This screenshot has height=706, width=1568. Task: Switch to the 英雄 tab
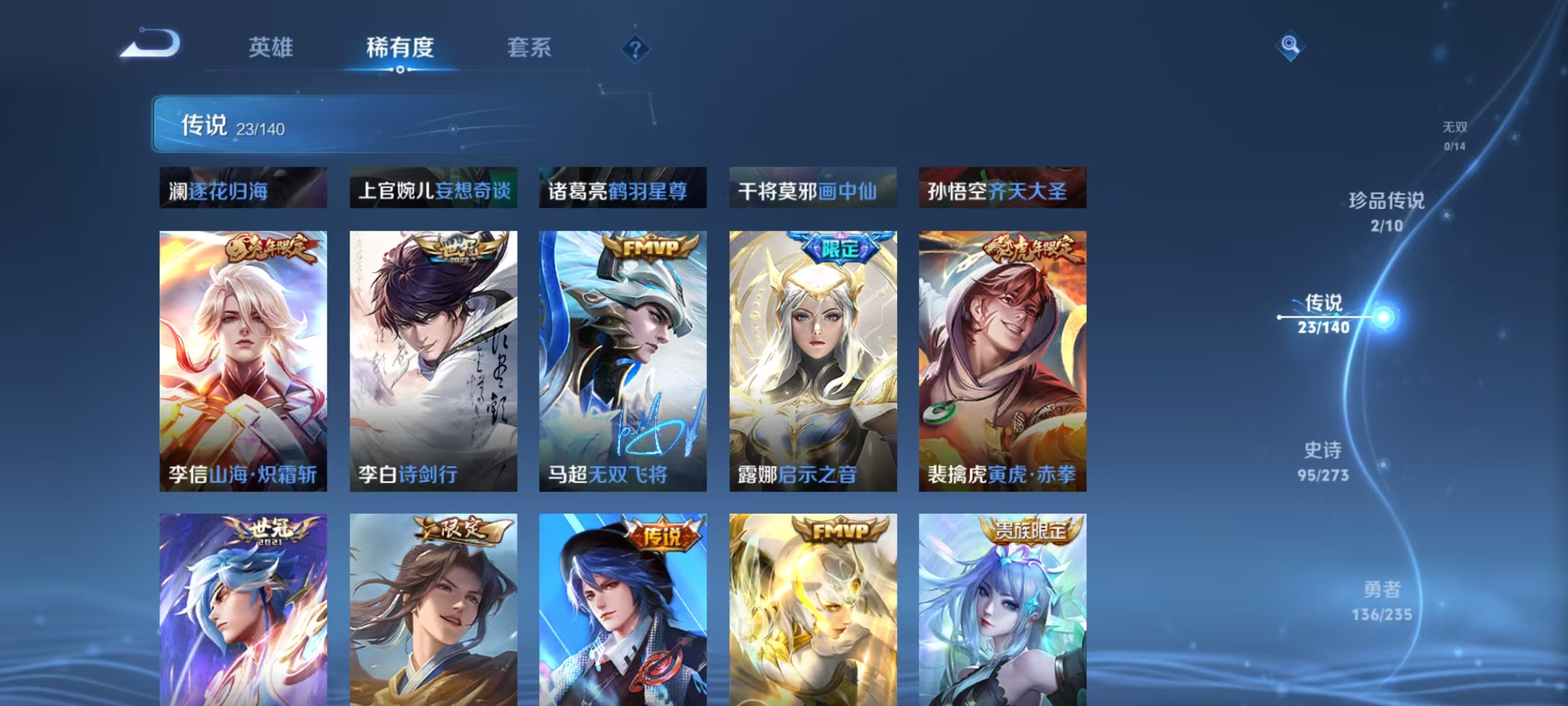click(272, 48)
